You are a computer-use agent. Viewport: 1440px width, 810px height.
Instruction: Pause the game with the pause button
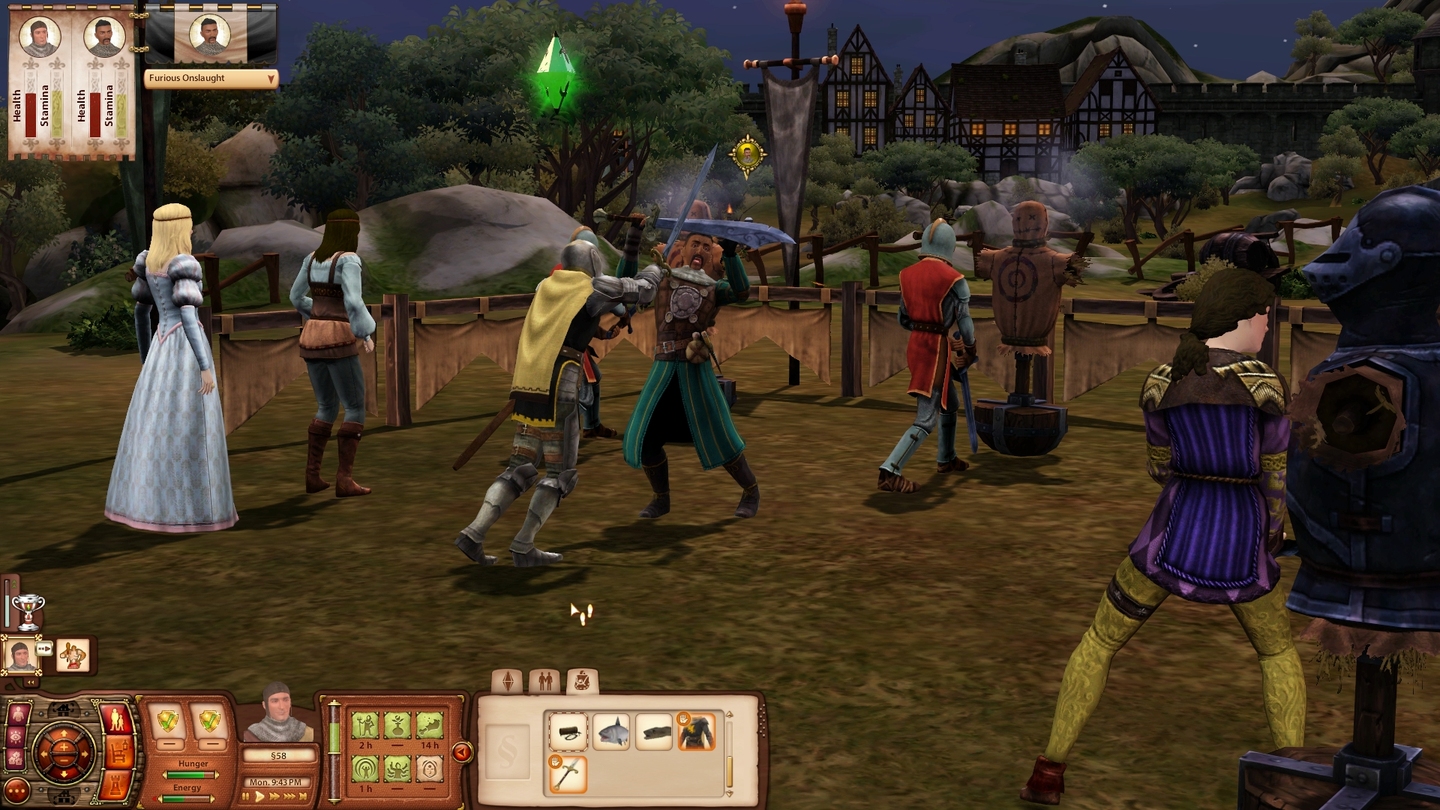pos(246,796)
